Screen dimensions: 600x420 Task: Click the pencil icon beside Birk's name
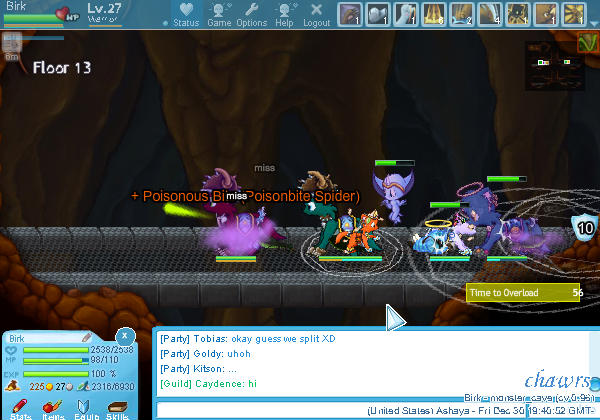pos(87,338)
